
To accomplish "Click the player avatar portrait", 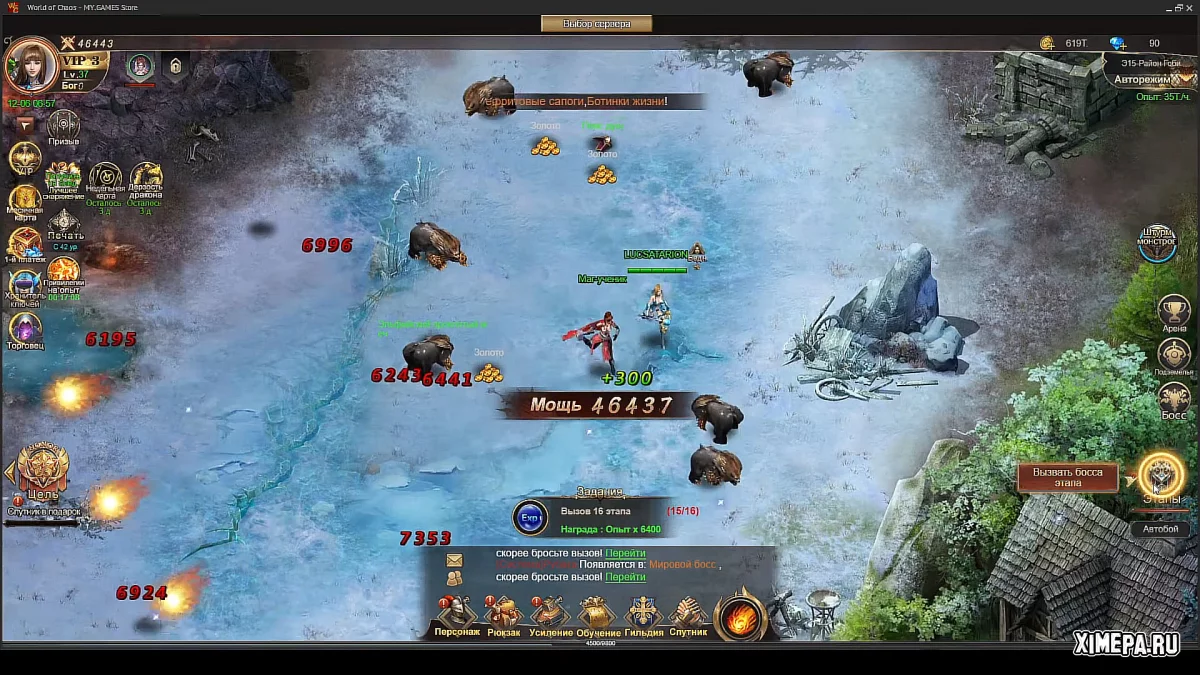I will click(x=30, y=66).
